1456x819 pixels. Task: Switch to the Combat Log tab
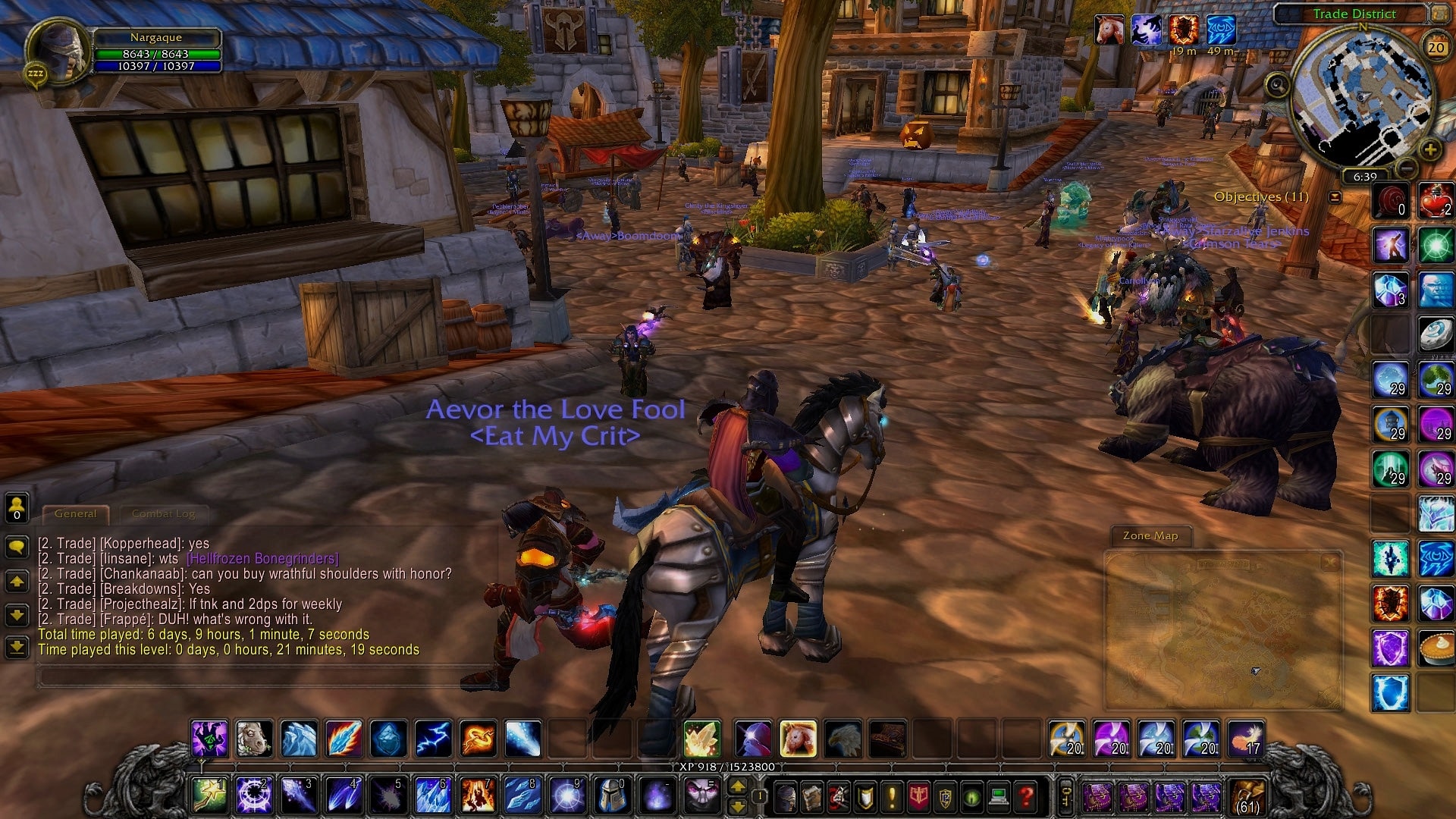(163, 513)
